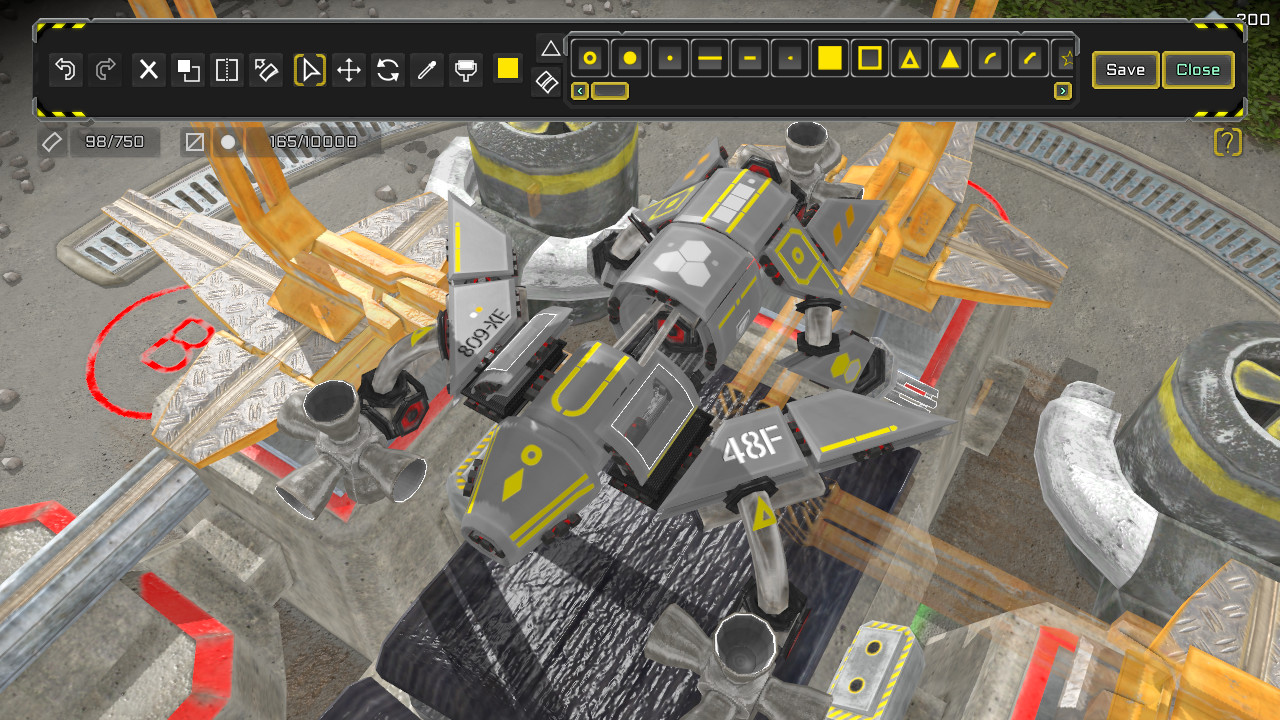This screenshot has width=1280, height=720.
Task: Save the current paint design
Action: tap(1125, 70)
